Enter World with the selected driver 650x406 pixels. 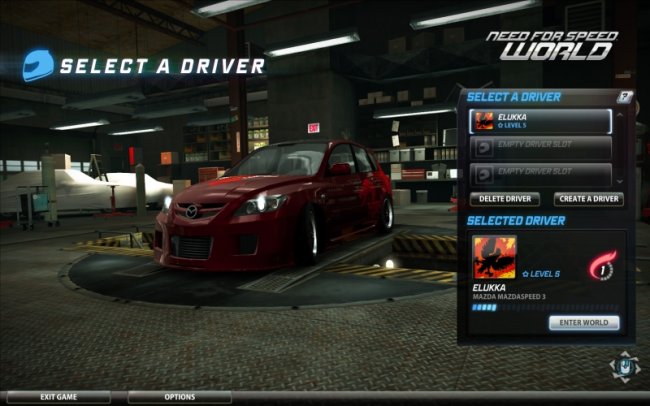pyautogui.click(x=583, y=322)
